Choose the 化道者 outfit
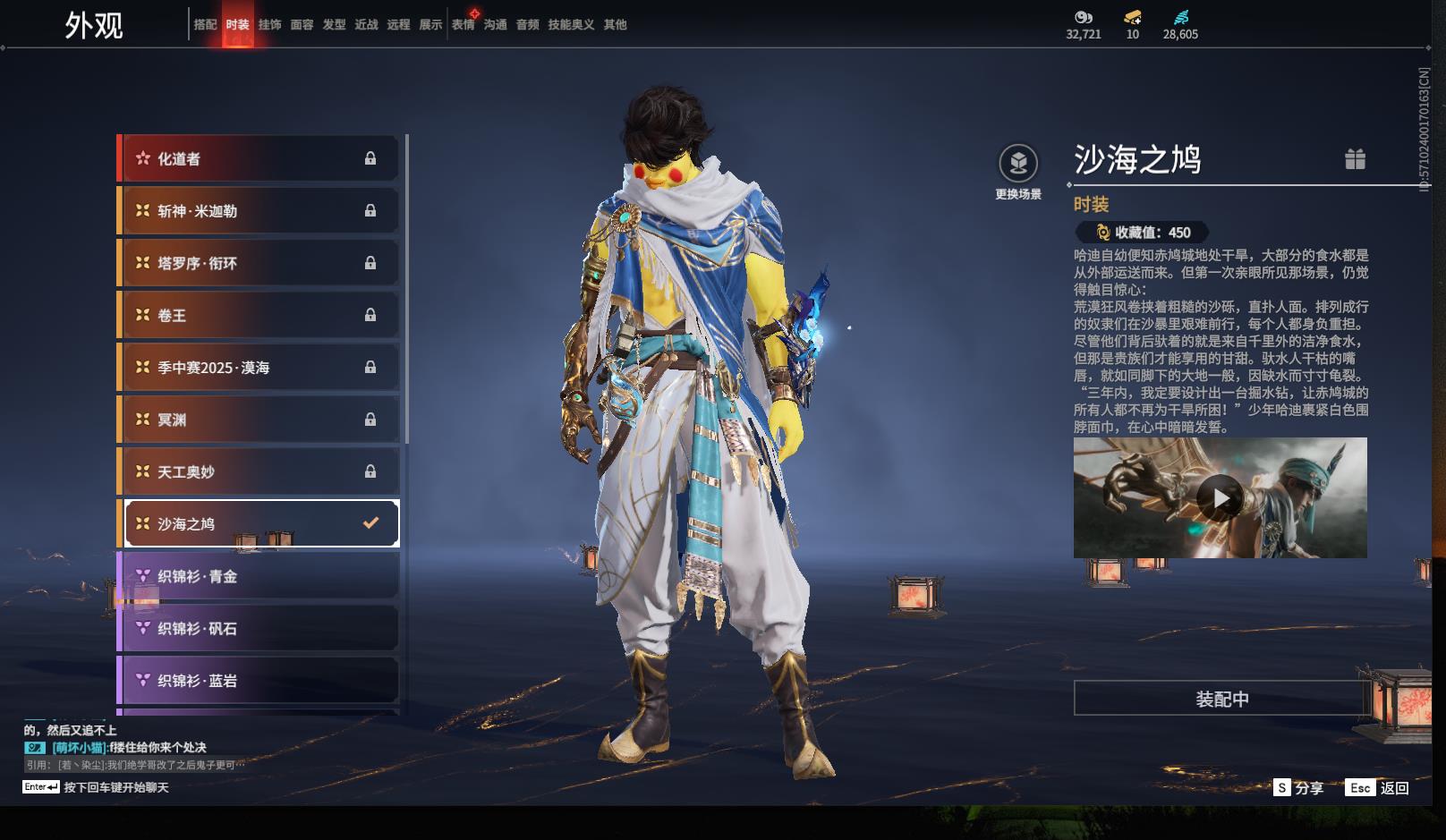The width and height of the screenshot is (1446, 840). pyautogui.click(x=259, y=158)
